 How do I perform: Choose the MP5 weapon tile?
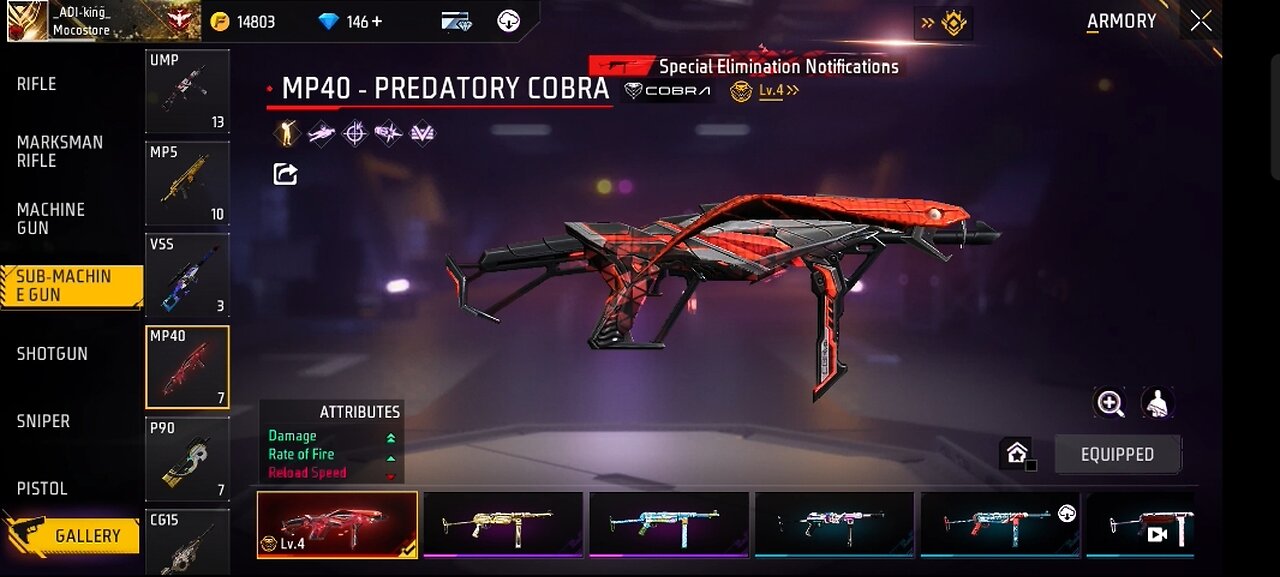tap(187, 183)
